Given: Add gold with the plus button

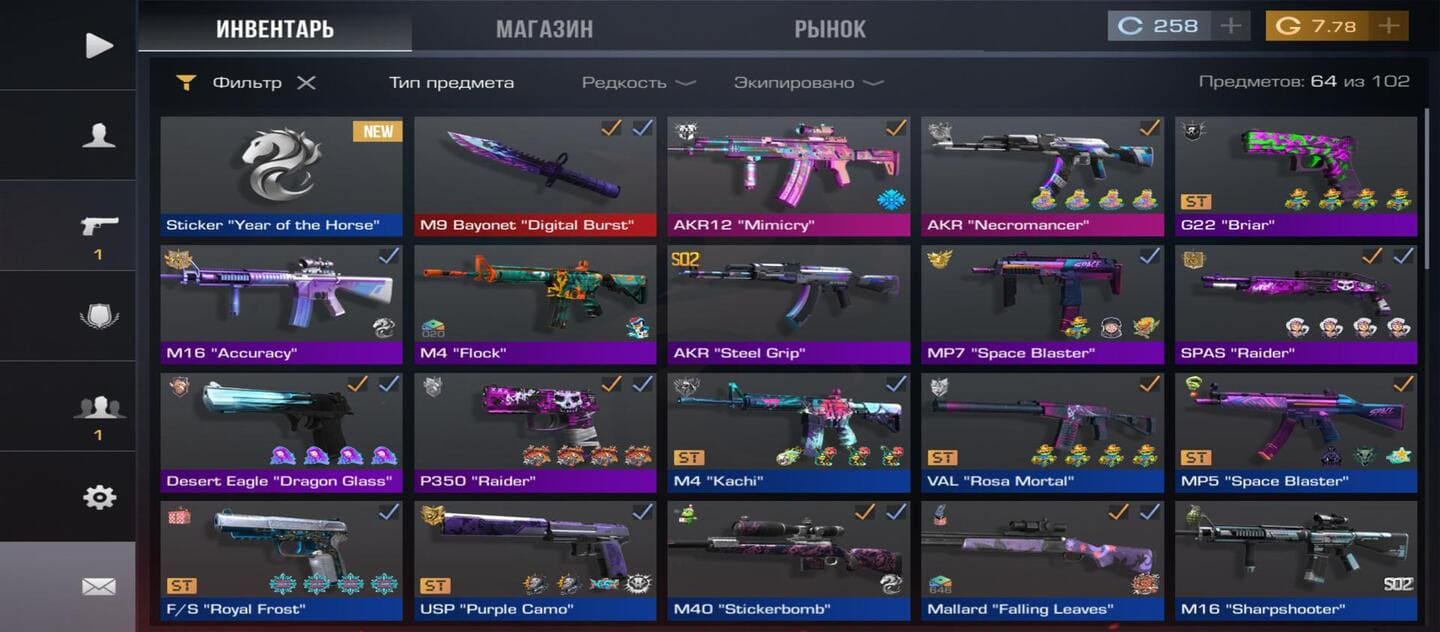Looking at the screenshot, I should point(1388,26).
